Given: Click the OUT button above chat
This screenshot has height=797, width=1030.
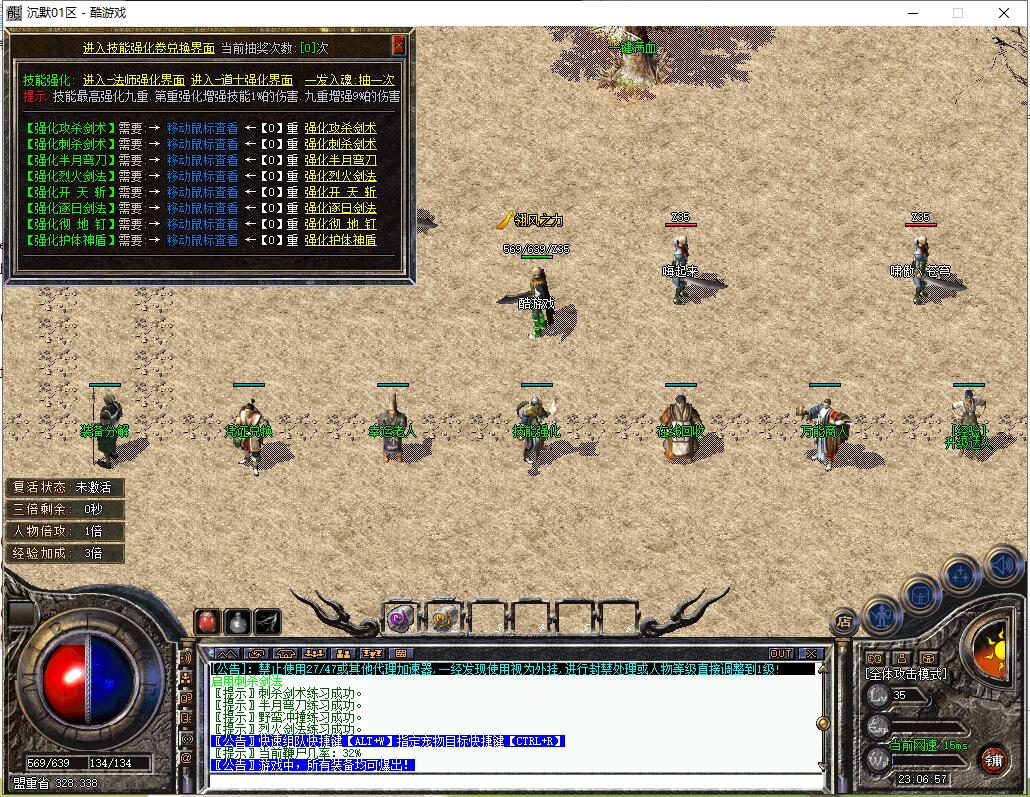Looking at the screenshot, I should (x=781, y=653).
